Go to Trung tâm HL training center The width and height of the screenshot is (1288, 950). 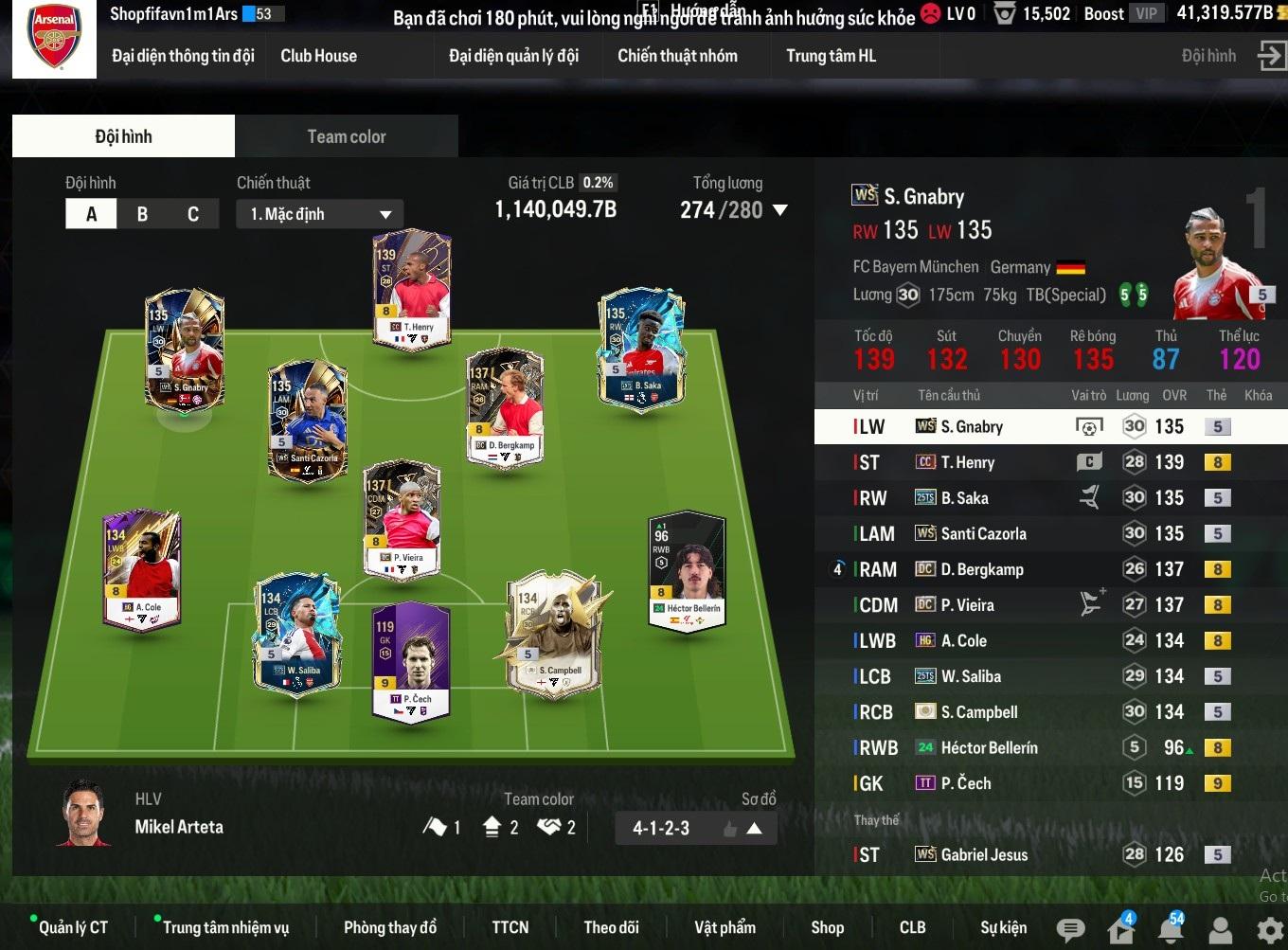(x=831, y=56)
